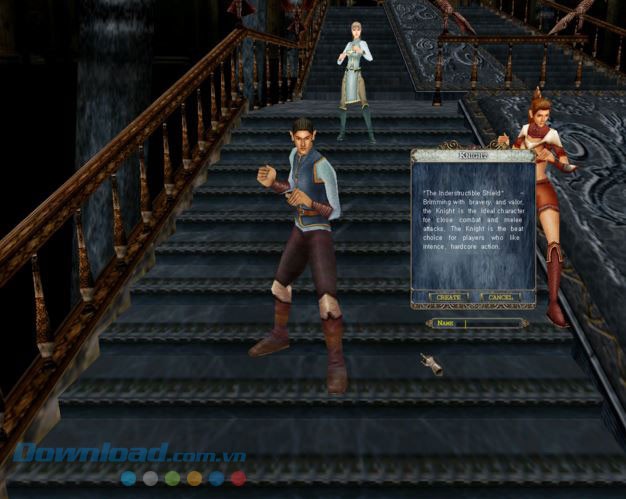This screenshot has width=626, height=499.
Task: Cancel the Knight class selection
Action: pos(501,297)
